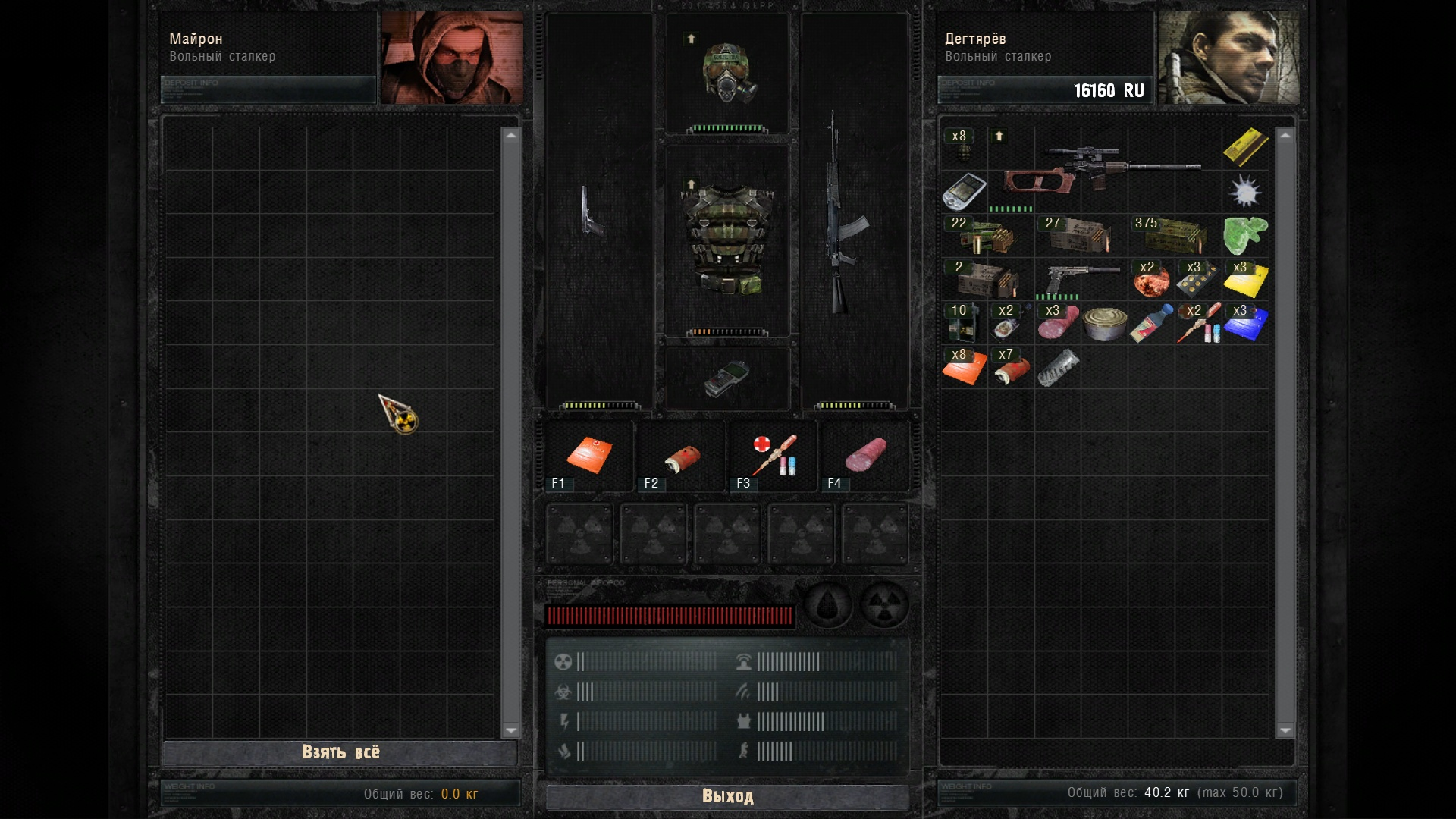Click the backpack scrollbar down arrow

1285,730
